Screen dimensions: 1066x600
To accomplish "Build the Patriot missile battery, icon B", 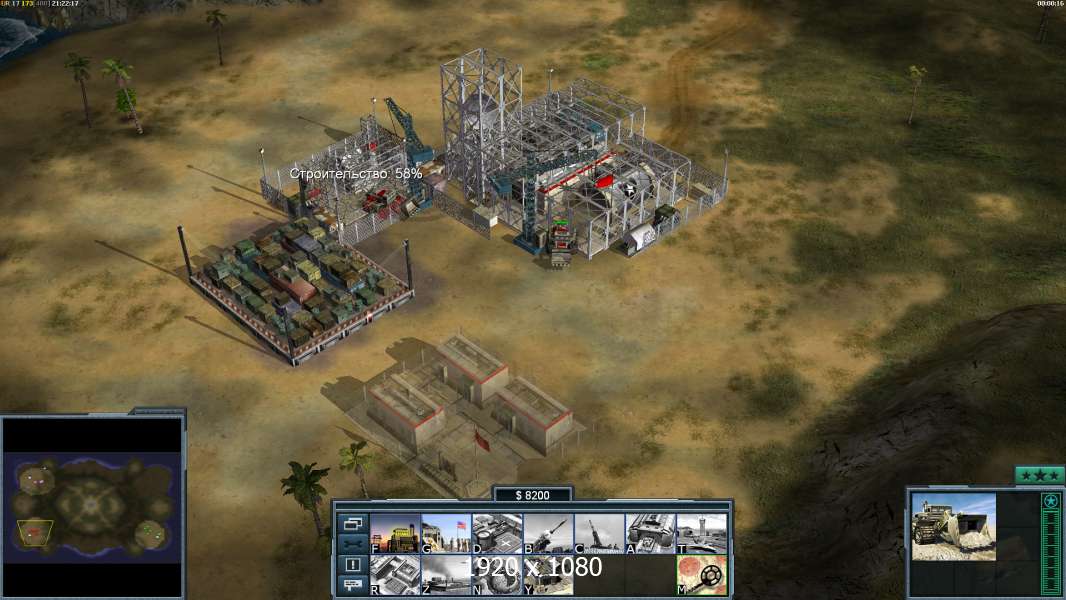I will (548, 534).
